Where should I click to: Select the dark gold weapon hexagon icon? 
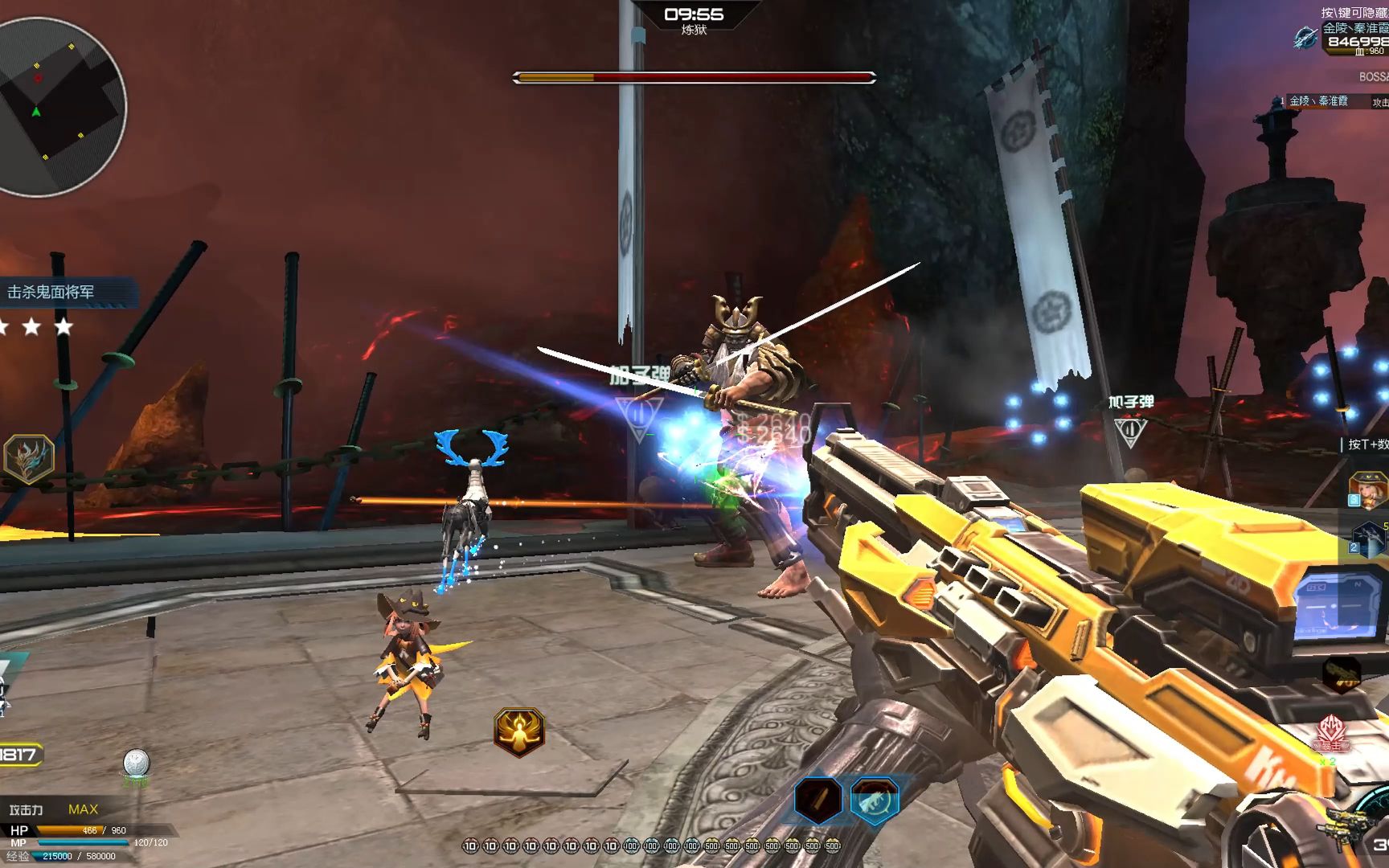coord(1342,674)
